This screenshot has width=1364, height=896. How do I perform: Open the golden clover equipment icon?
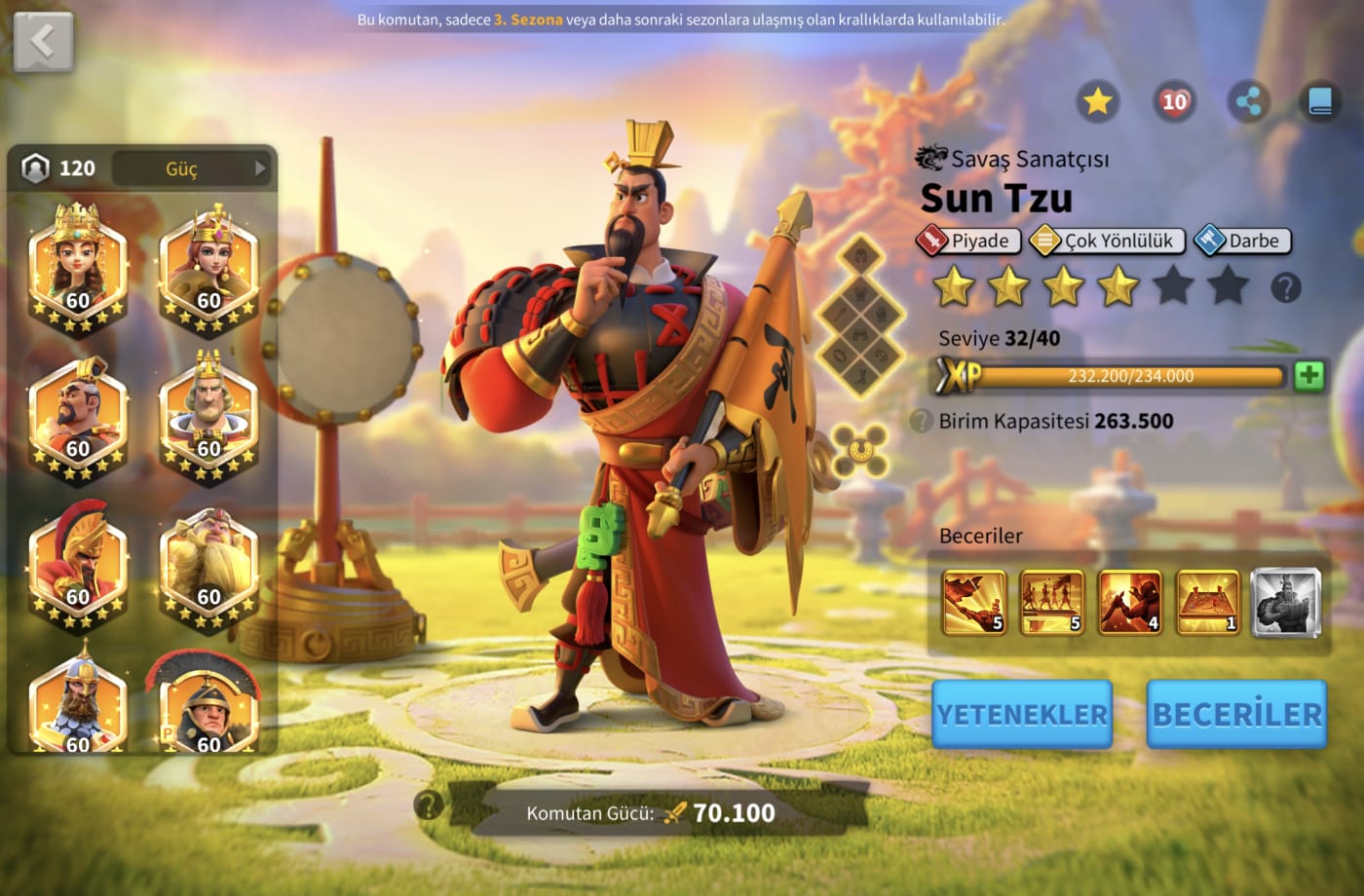click(x=860, y=450)
